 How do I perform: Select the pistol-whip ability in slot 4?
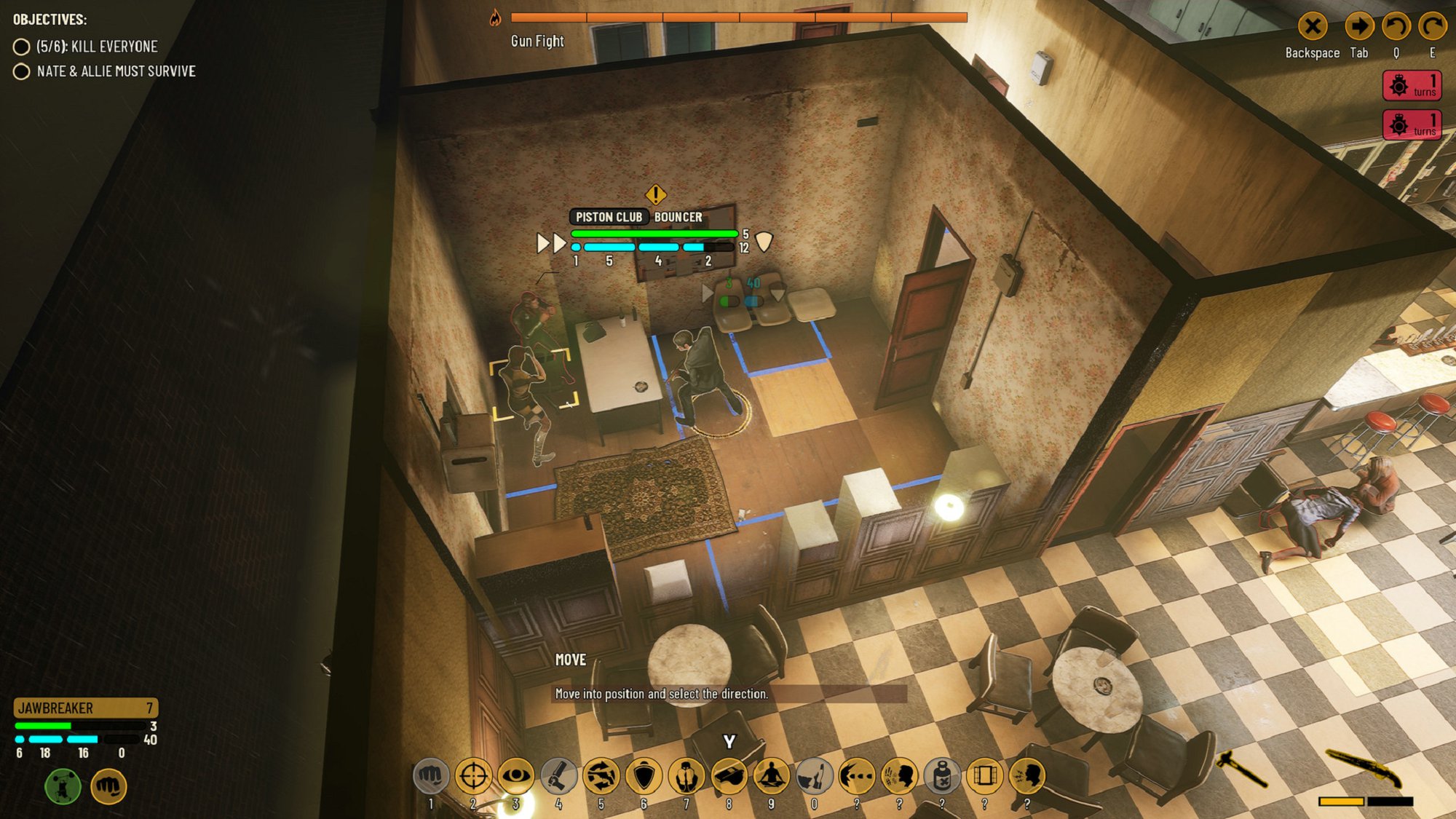(x=558, y=775)
